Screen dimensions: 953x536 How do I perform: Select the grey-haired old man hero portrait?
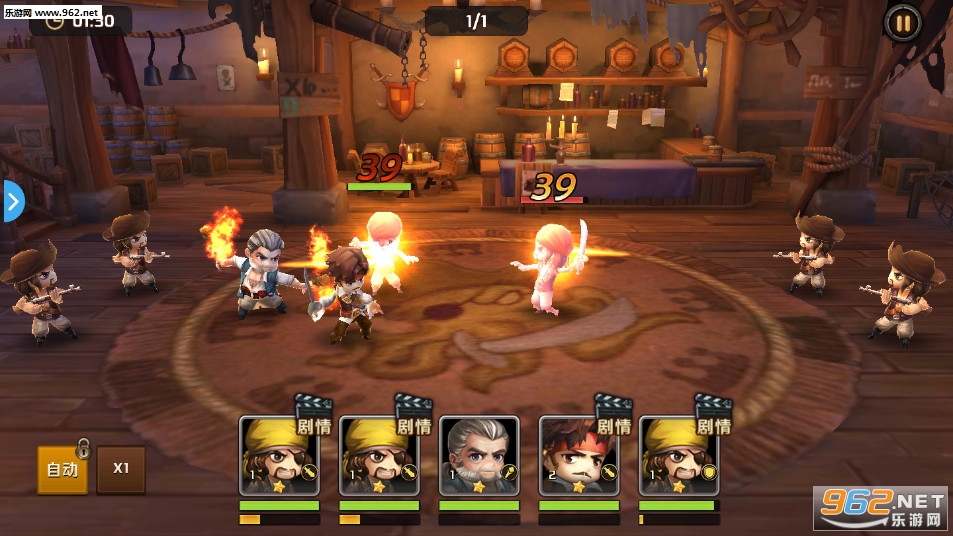(x=479, y=456)
